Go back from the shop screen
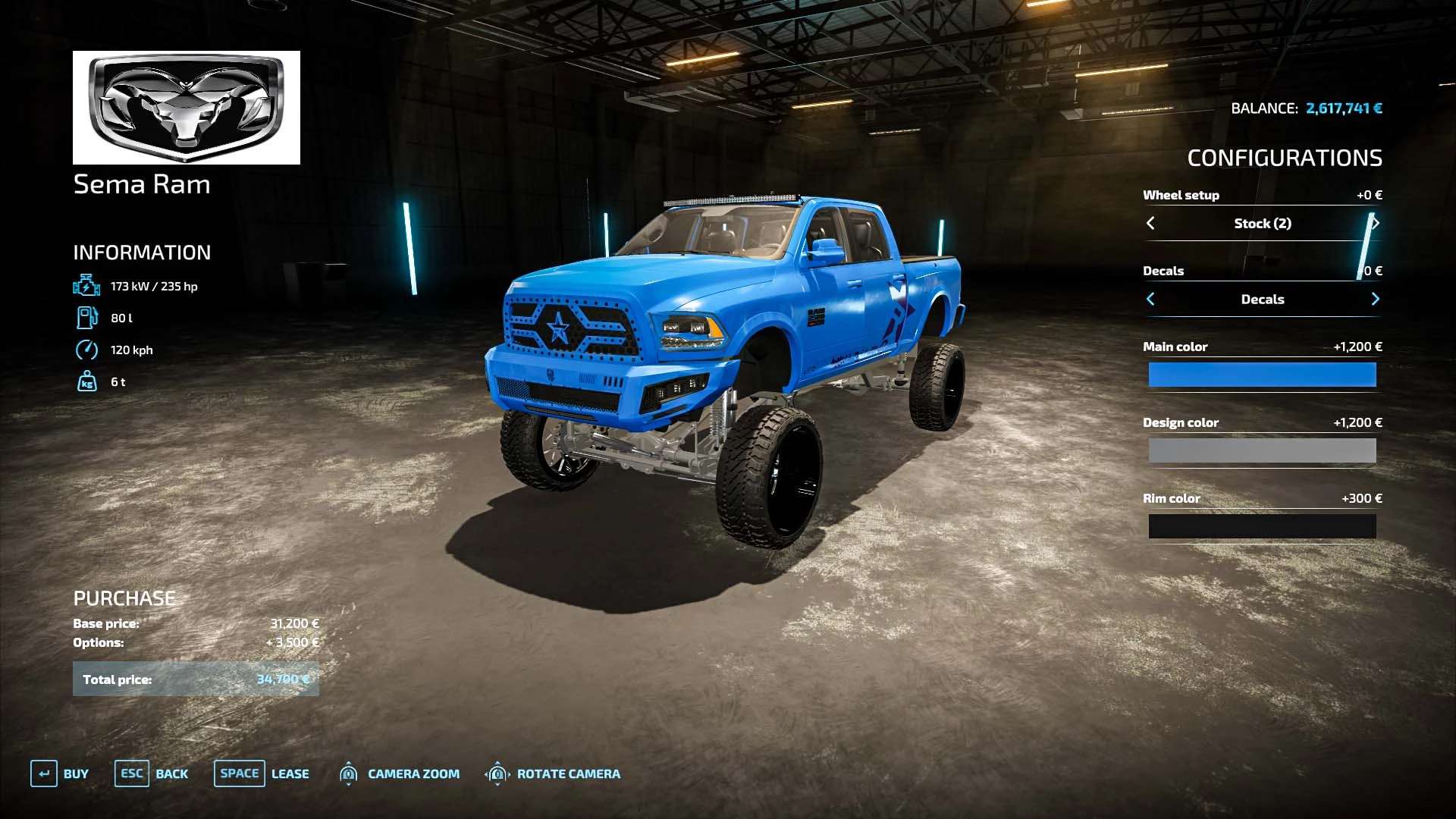 (x=152, y=773)
